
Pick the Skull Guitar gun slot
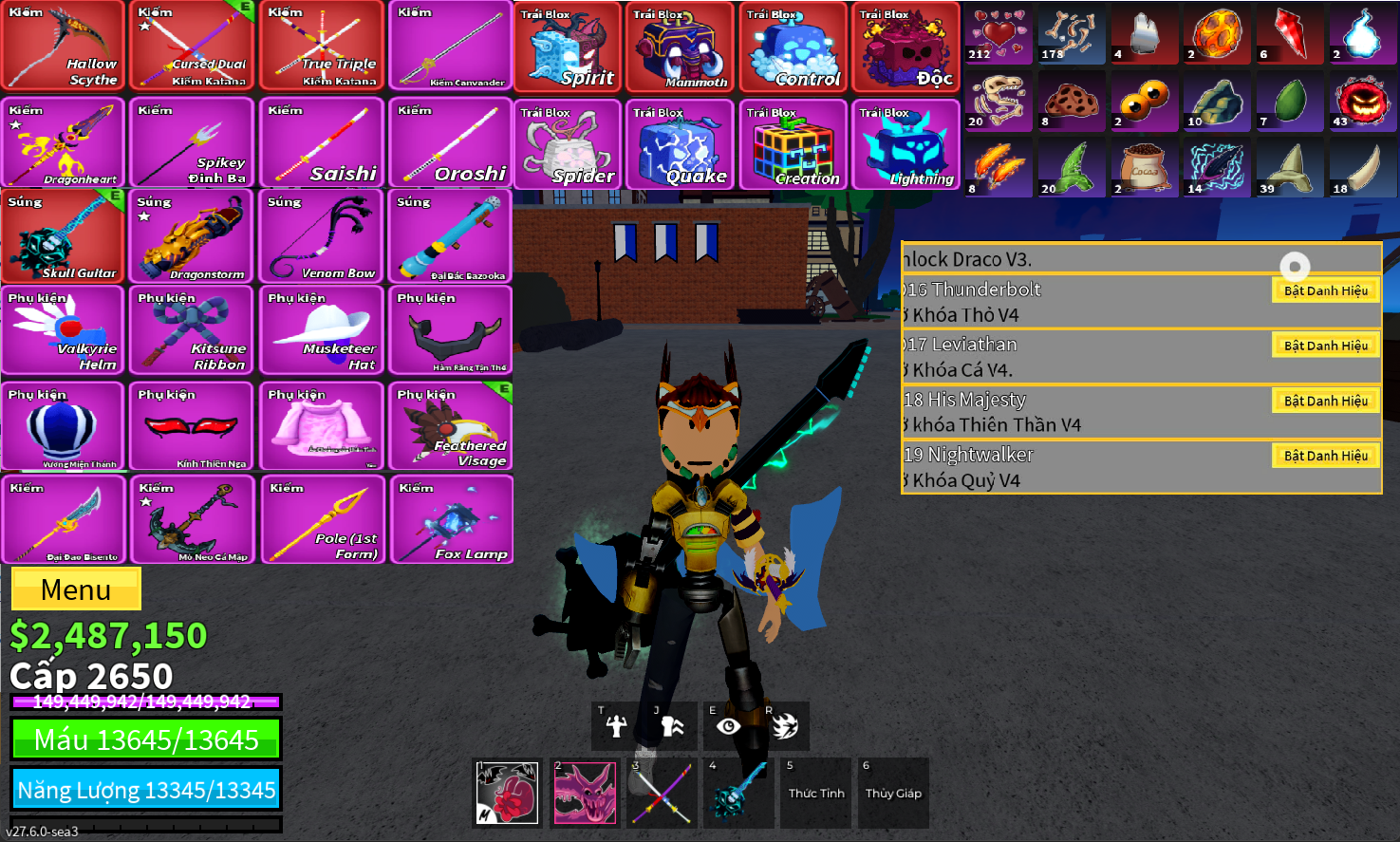click(64, 236)
